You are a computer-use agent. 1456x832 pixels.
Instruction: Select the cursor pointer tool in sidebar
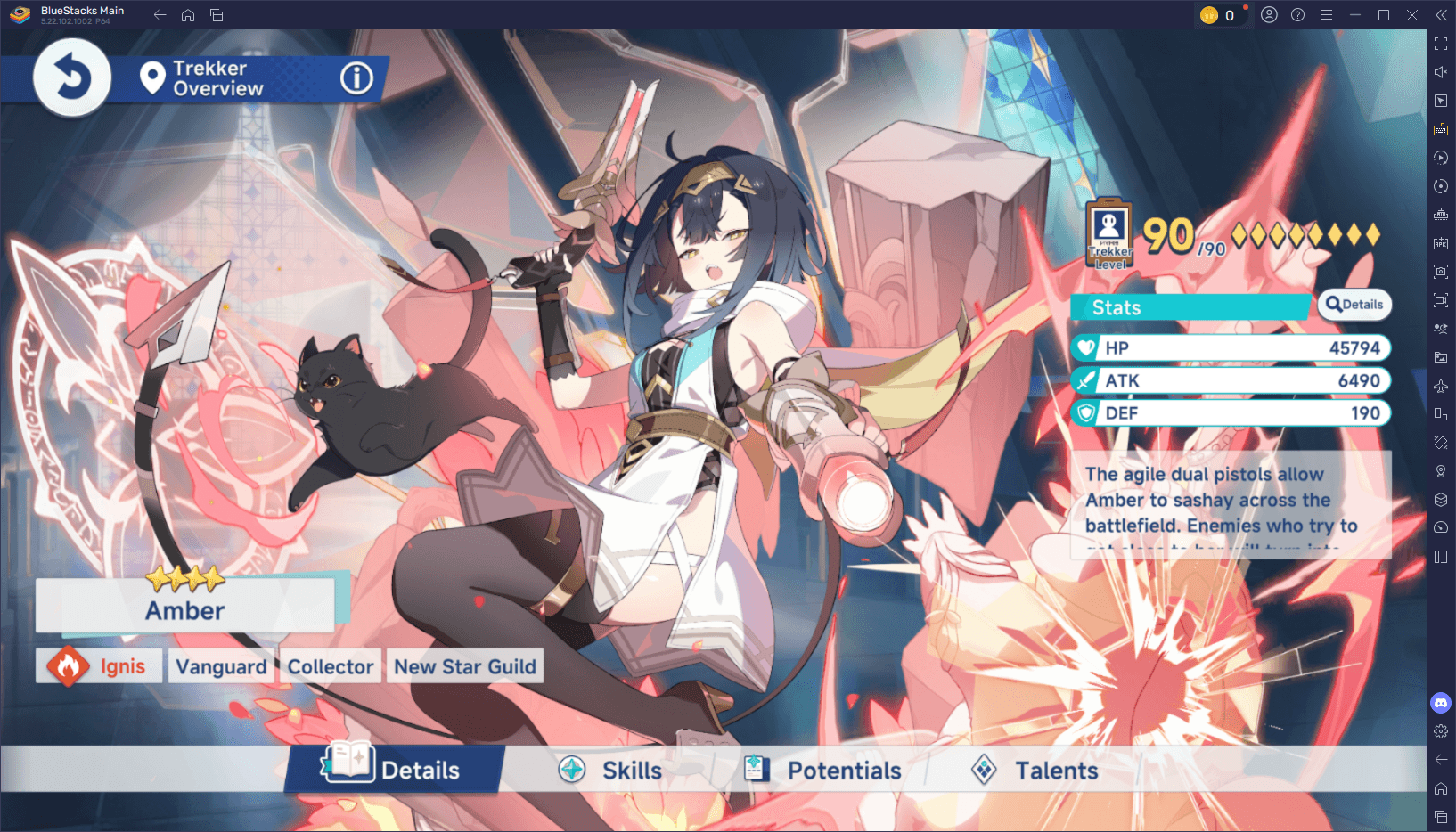pos(1441,101)
